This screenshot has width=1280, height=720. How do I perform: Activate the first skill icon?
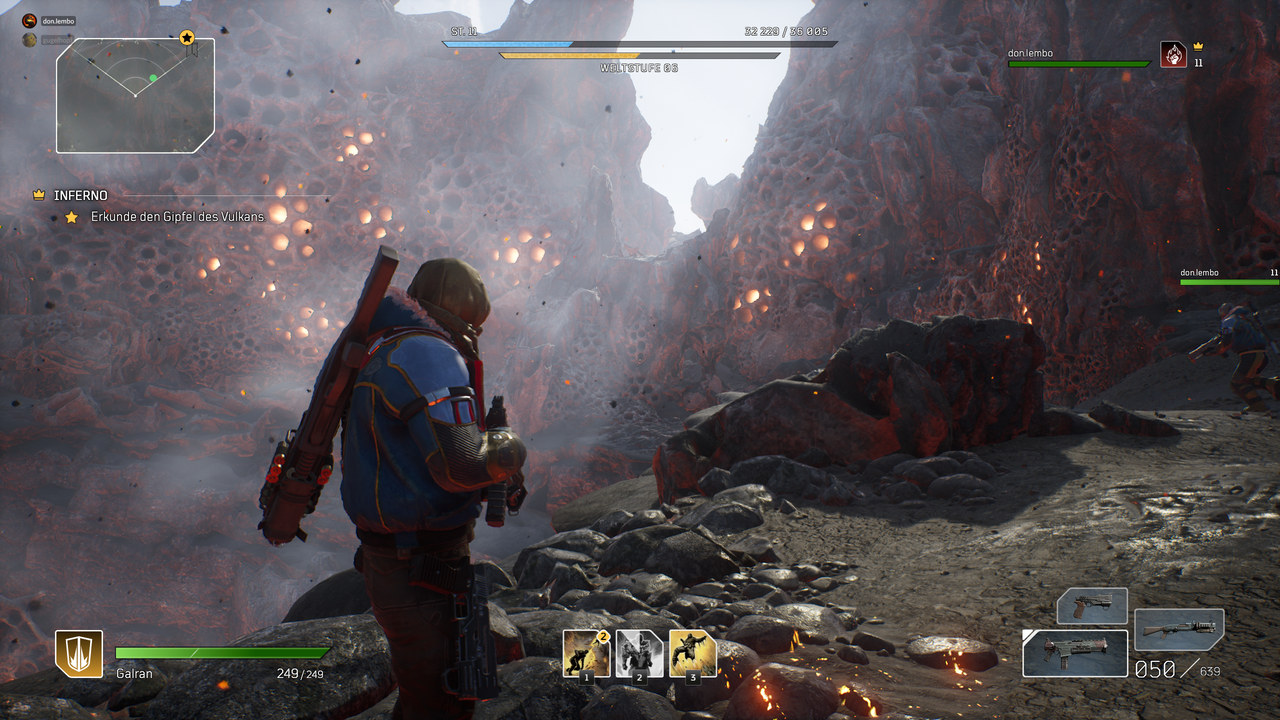pyautogui.click(x=586, y=654)
